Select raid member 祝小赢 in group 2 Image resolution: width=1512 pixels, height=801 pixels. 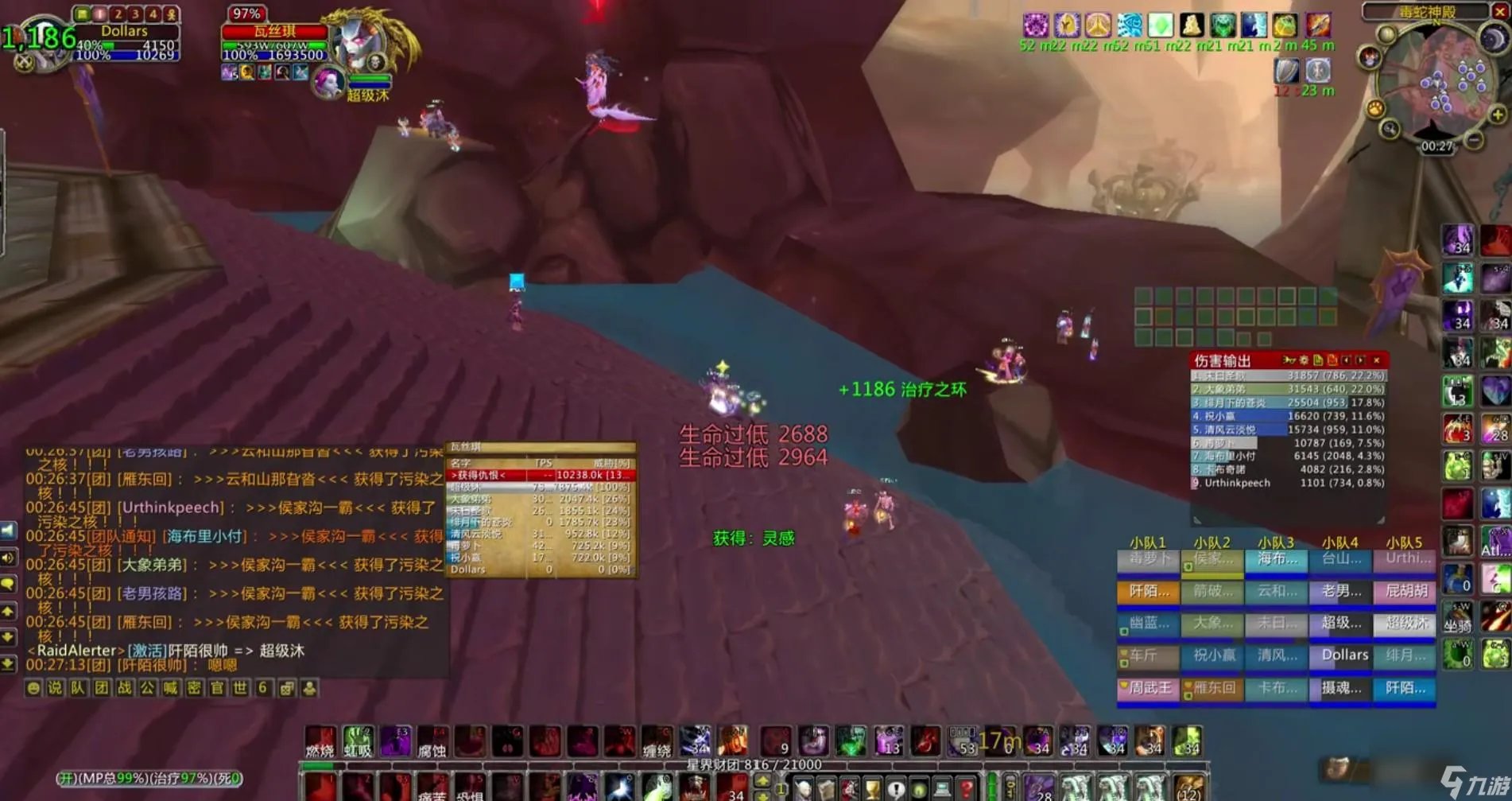(x=1213, y=655)
